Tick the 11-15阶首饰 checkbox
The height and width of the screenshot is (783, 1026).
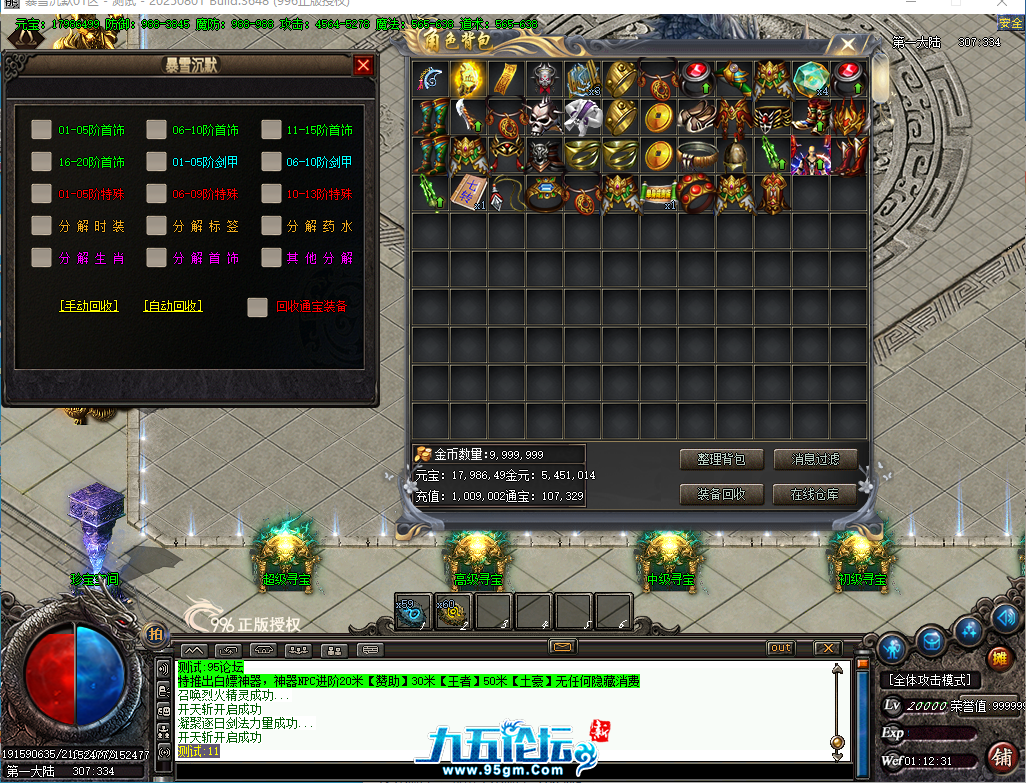coord(271,129)
